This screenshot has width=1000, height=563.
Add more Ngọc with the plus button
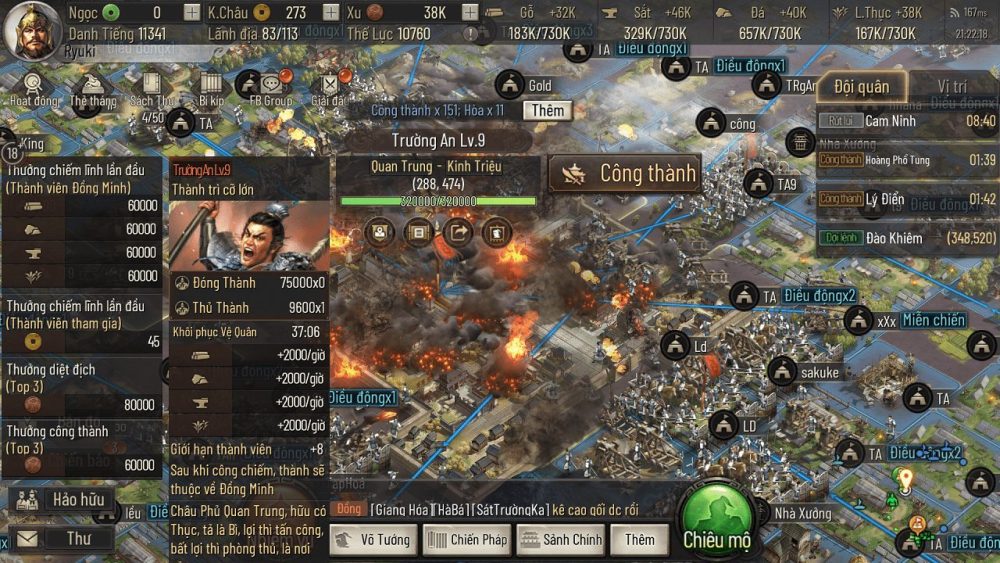(x=192, y=13)
